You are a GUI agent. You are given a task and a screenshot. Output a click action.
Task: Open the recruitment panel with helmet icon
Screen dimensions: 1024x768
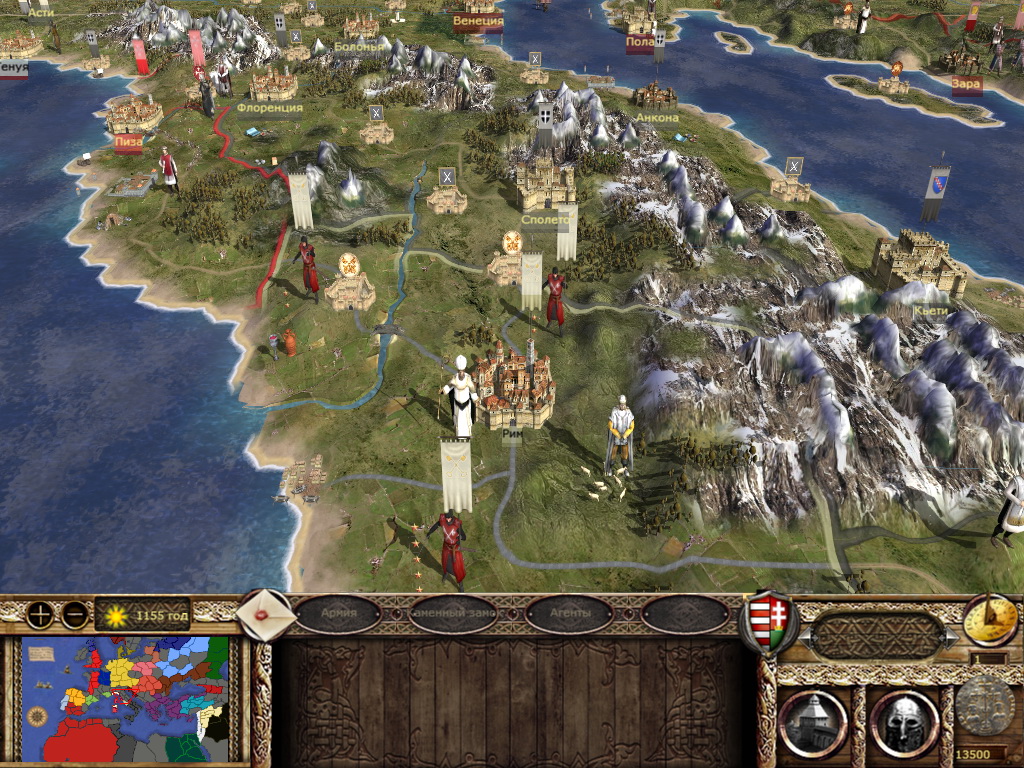click(904, 722)
